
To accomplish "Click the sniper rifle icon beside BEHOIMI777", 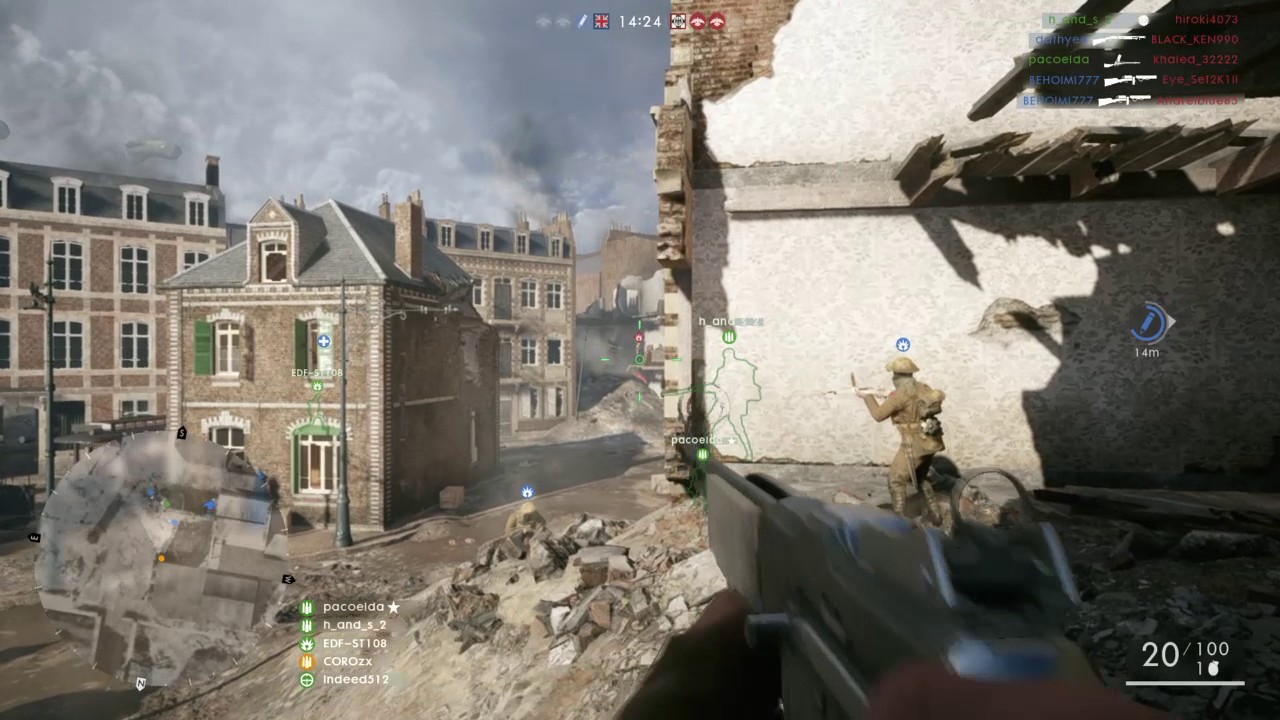I will pyautogui.click(x=1129, y=79).
